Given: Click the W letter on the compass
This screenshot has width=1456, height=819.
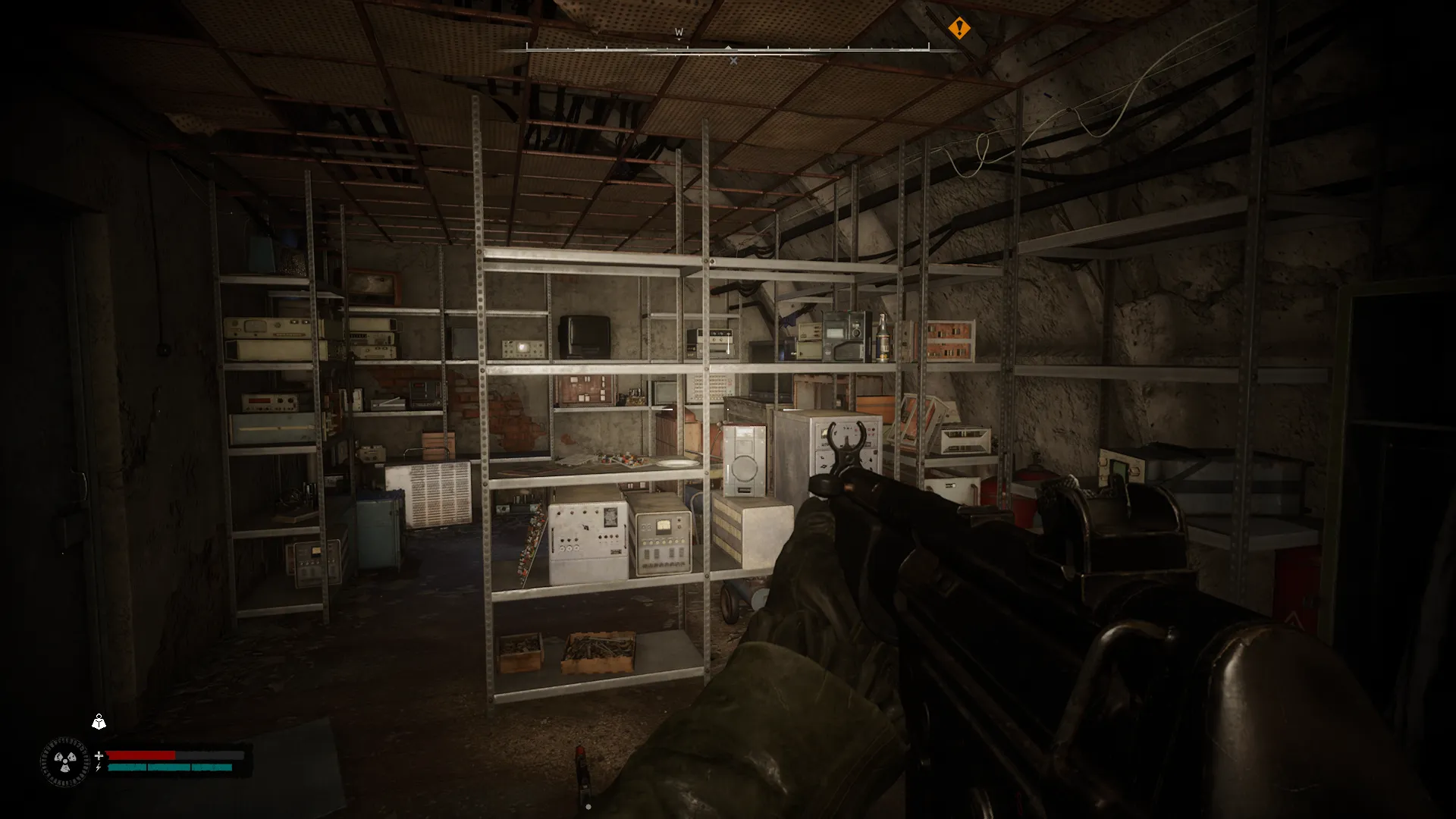Looking at the screenshot, I should click(x=678, y=32).
